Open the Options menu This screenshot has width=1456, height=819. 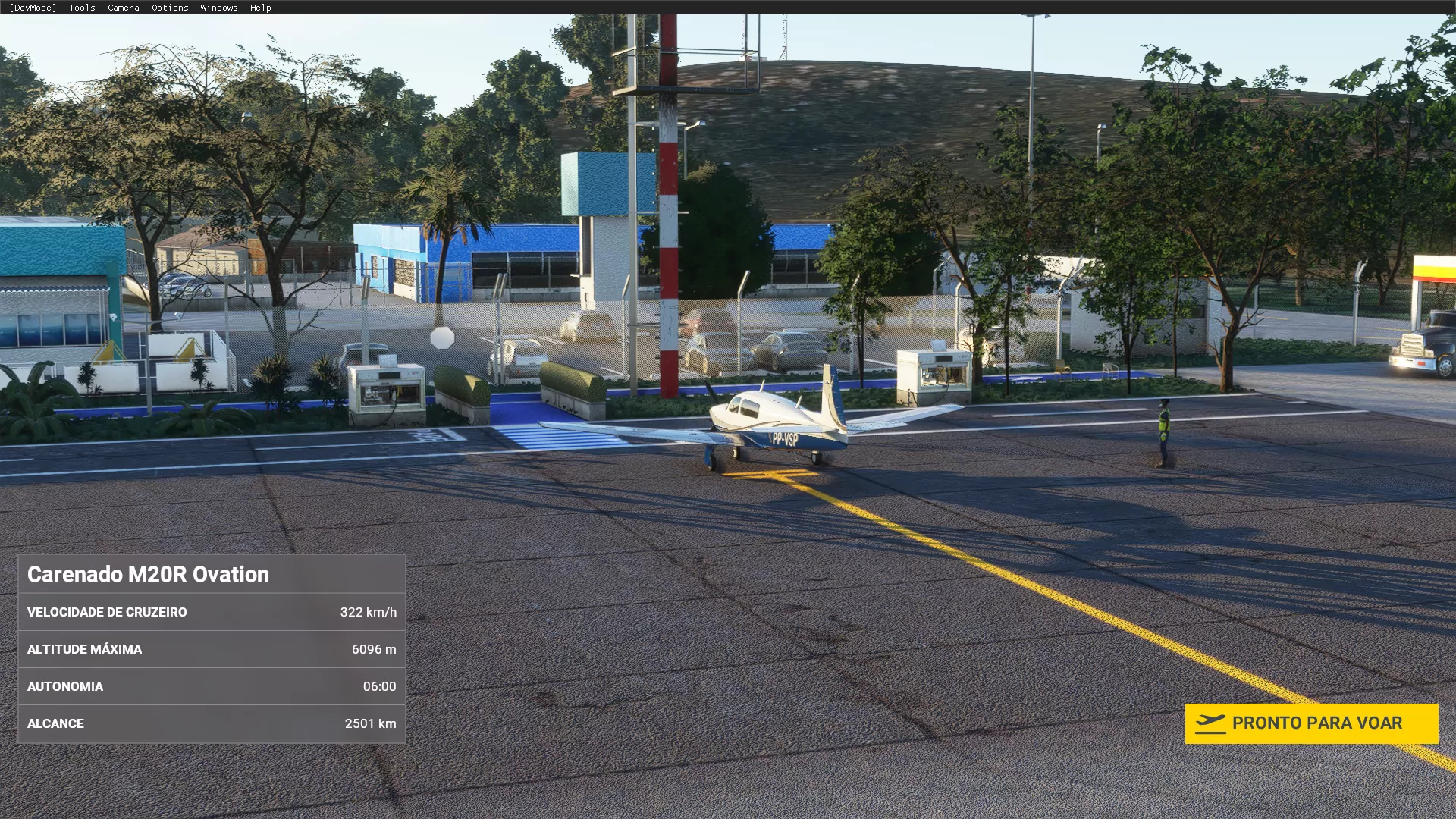170,8
